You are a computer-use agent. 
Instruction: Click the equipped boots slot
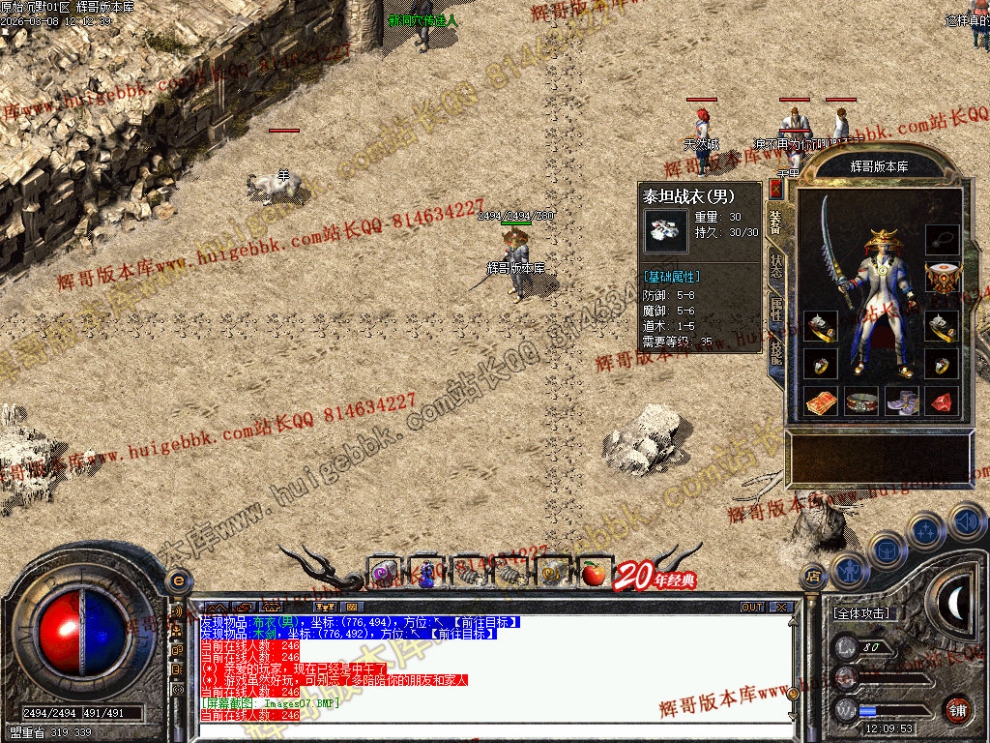pyautogui.click(x=901, y=402)
